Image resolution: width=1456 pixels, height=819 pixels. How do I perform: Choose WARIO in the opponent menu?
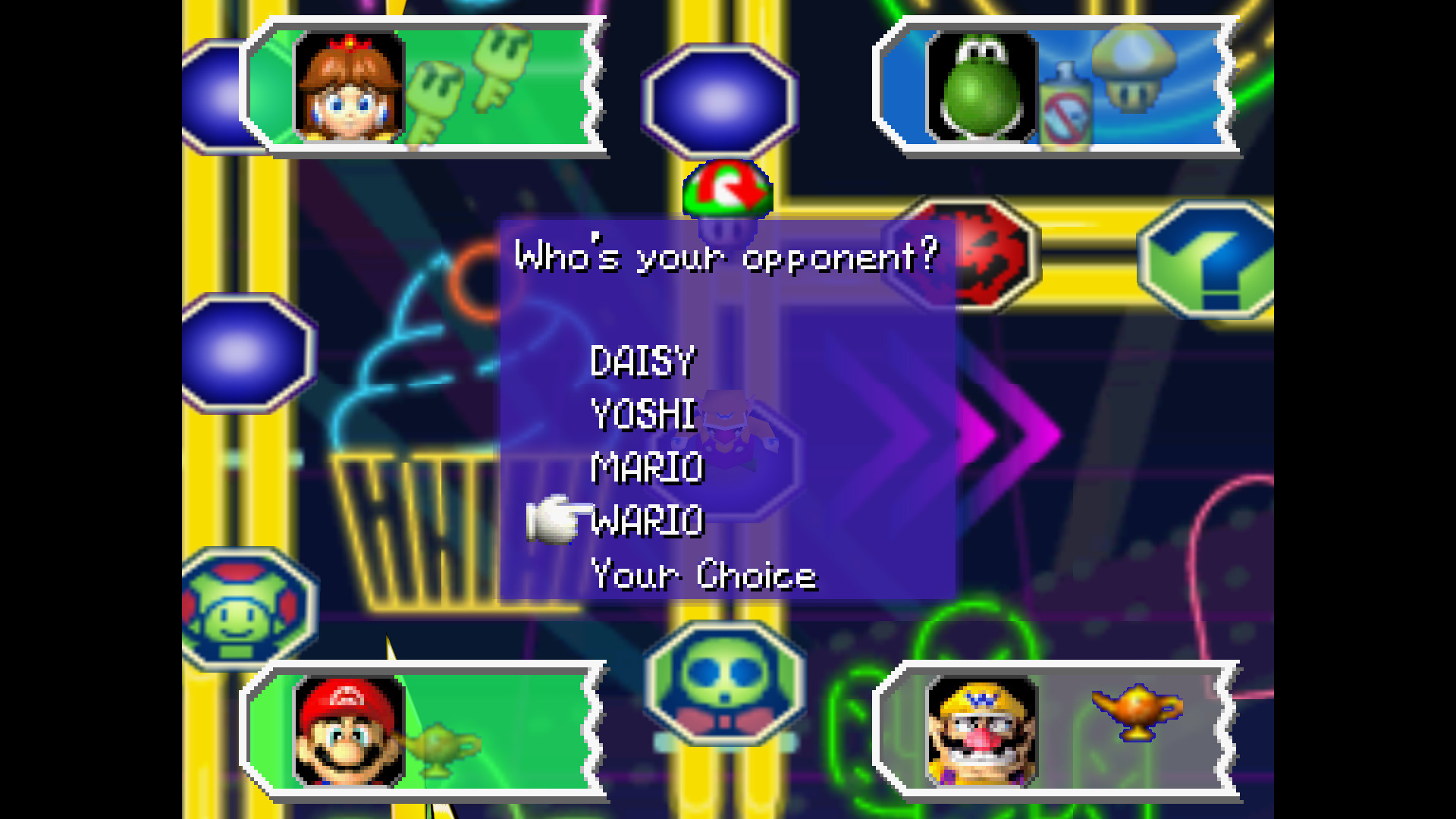pyautogui.click(x=647, y=522)
